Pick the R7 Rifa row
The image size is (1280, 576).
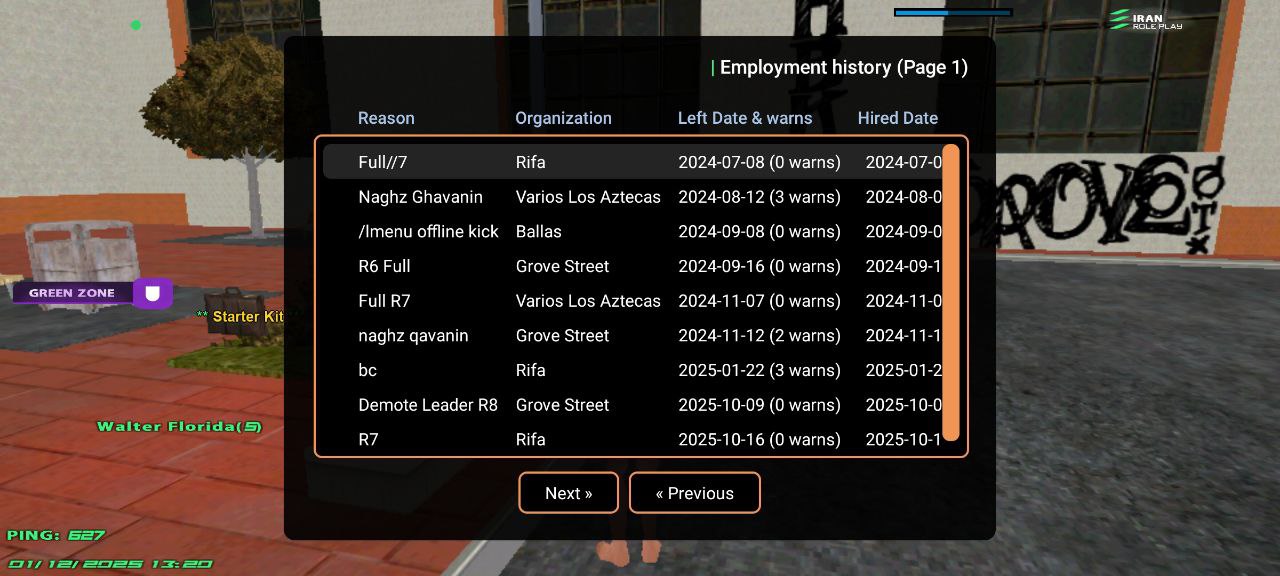tap(630, 439)
